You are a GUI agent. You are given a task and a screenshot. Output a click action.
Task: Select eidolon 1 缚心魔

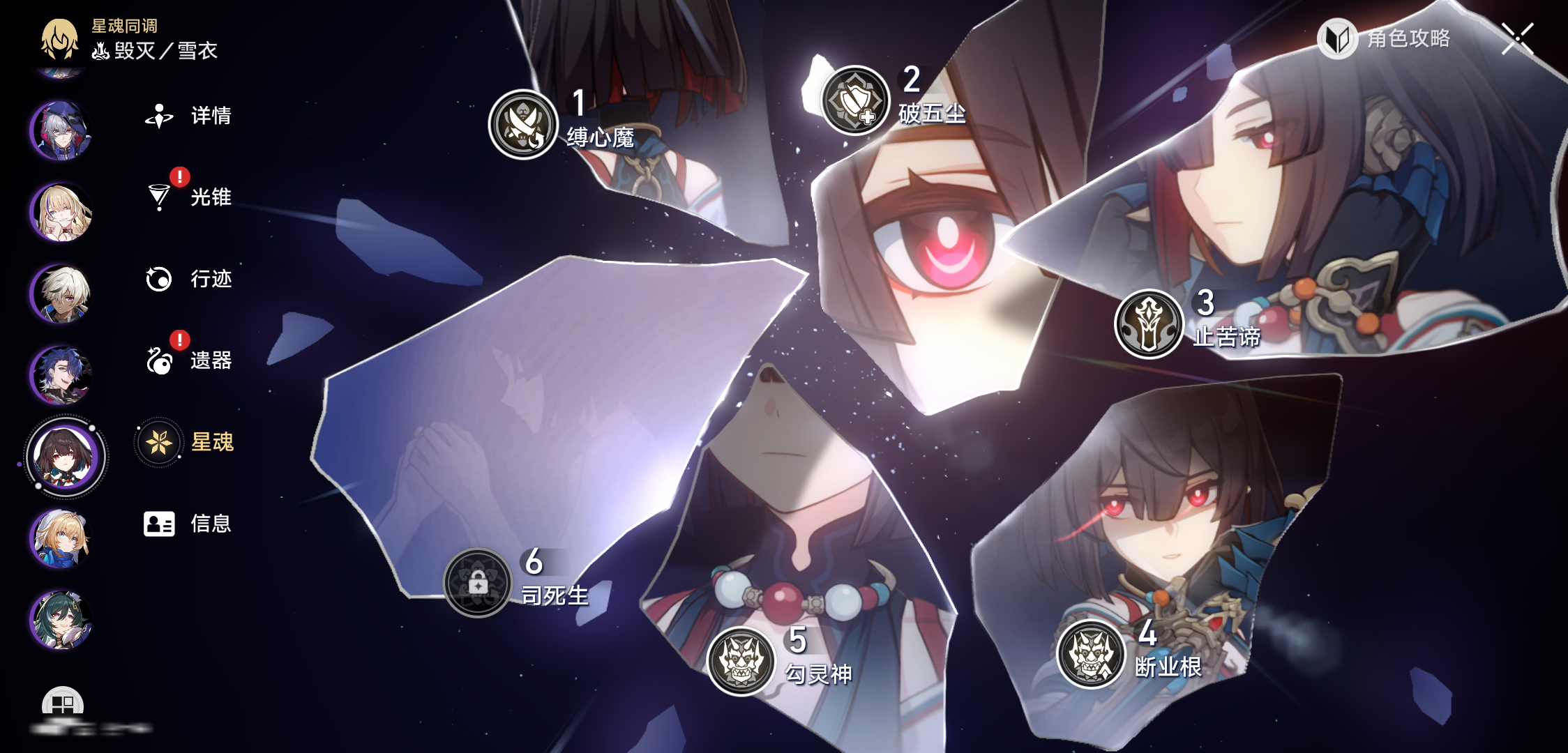pyautogui.click(x=523, y=124)
